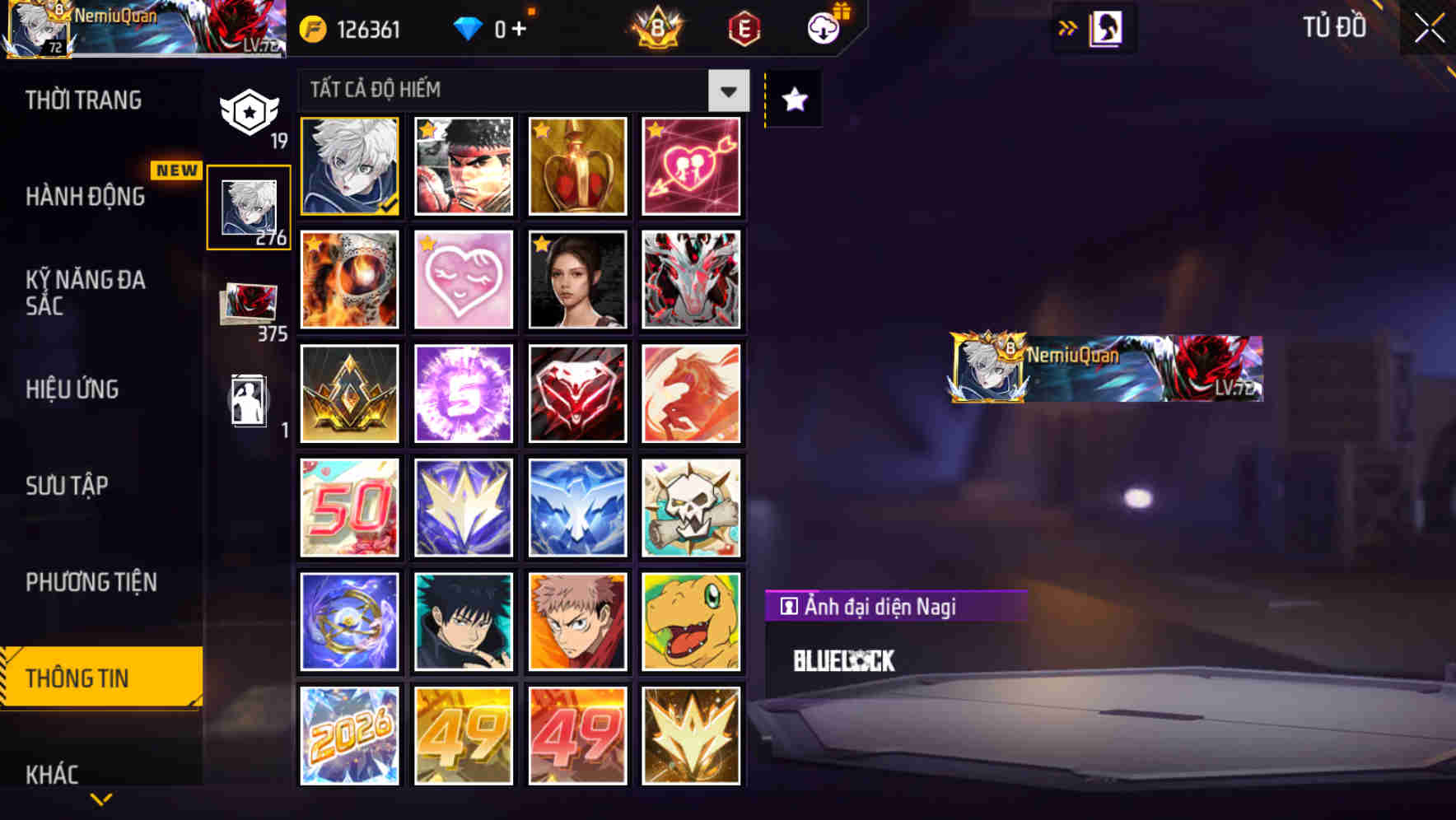This screenshot has height=820, width=1456.
Task: Open the diamond top-up icon
Action: pos(469,30)
